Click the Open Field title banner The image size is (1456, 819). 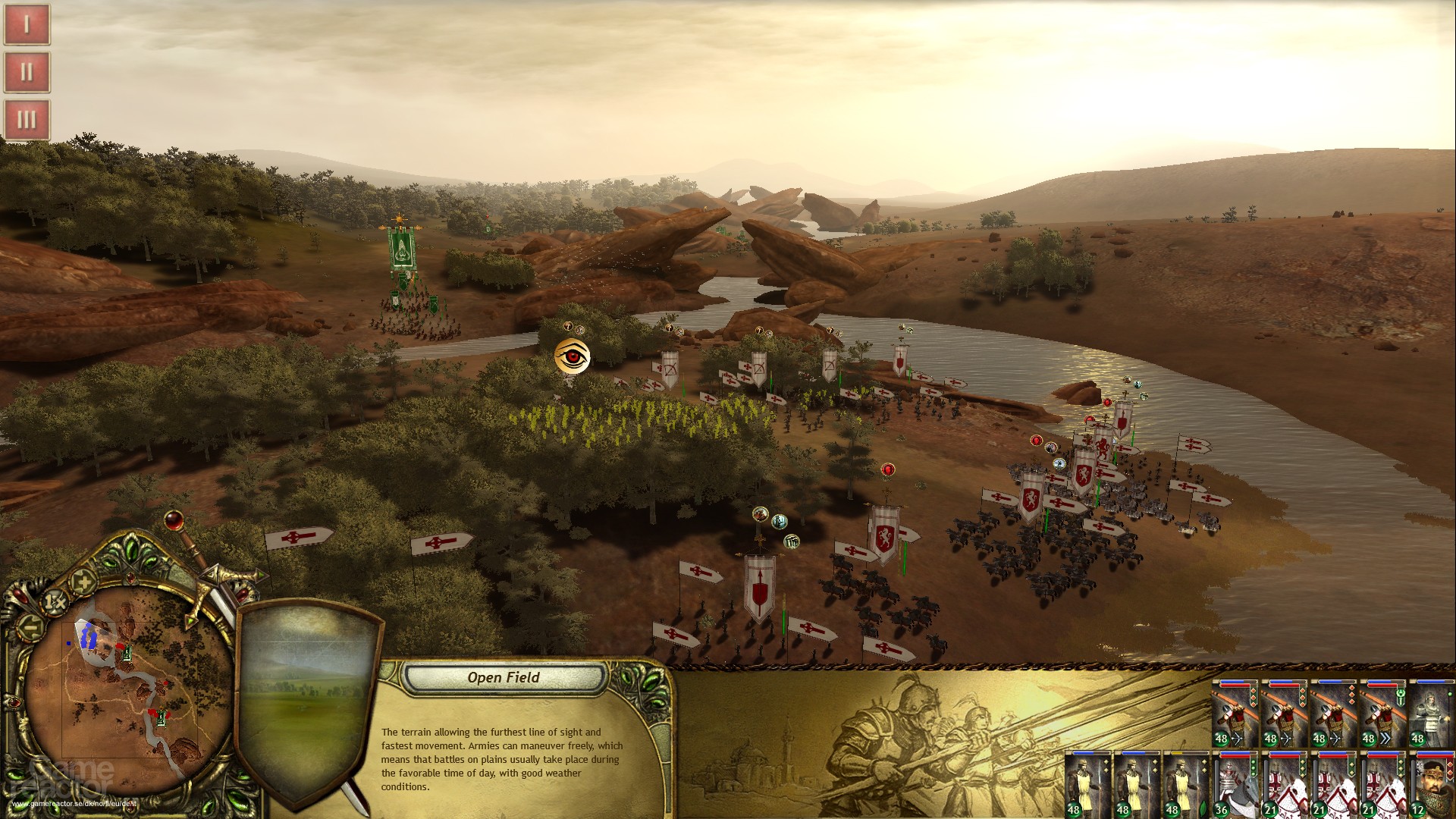(x=503, y=678)
